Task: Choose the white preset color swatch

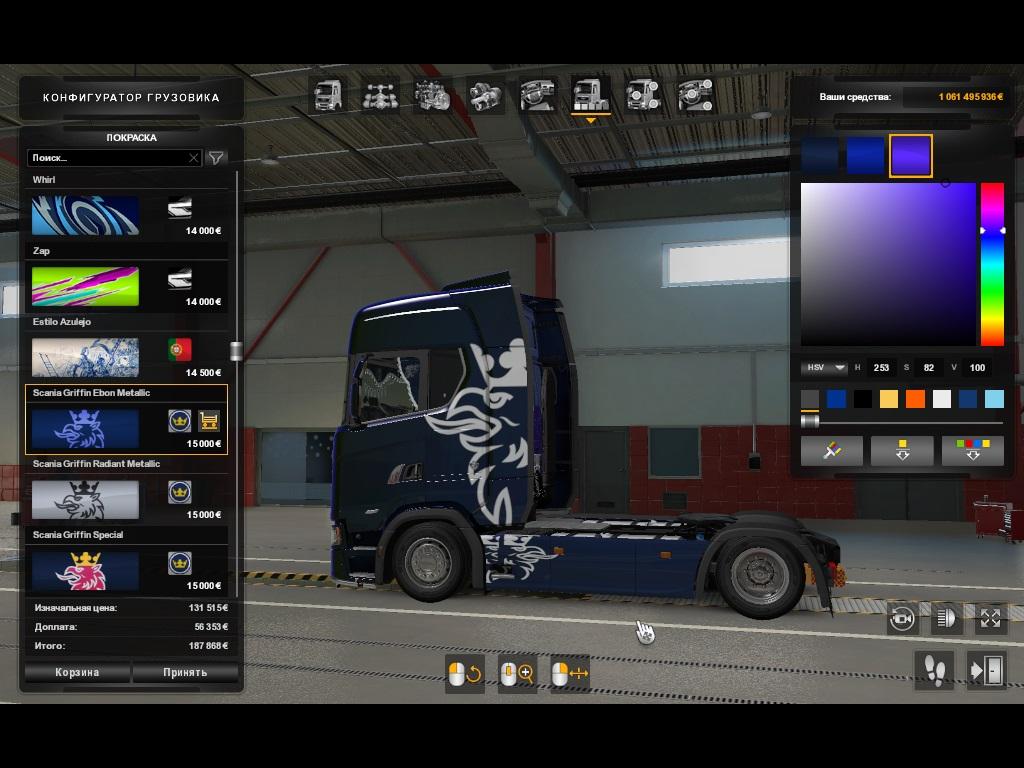Action: 941,400
